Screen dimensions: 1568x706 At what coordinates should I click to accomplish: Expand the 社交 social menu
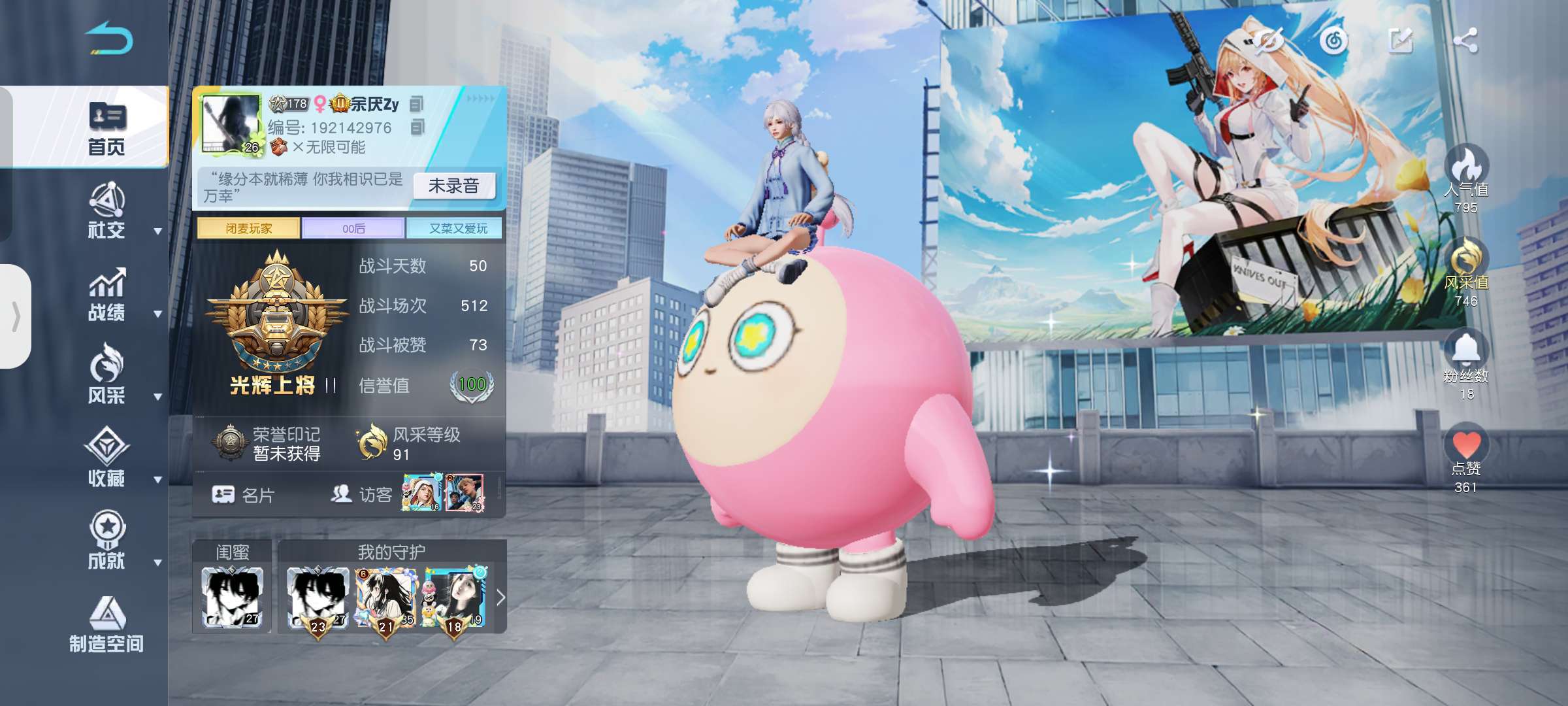point(106,212)
